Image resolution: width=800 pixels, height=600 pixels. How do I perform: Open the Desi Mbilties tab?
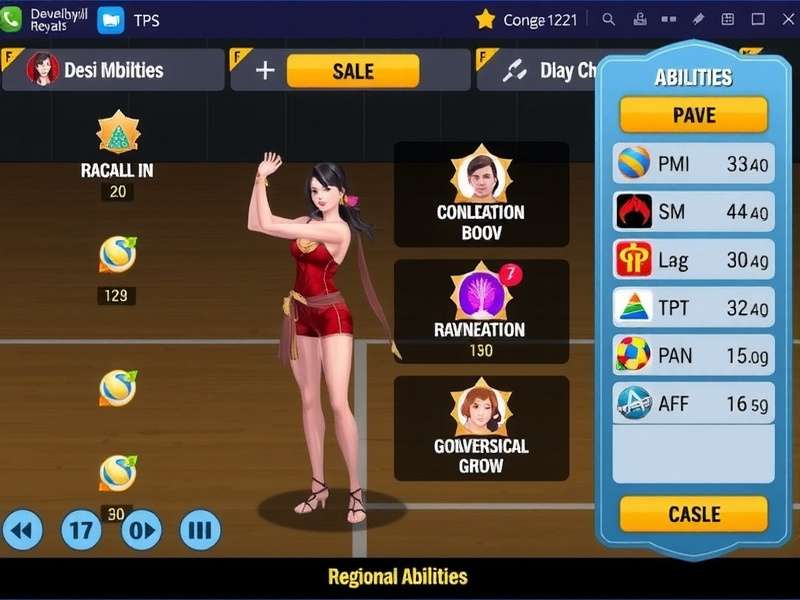point(112,70)
